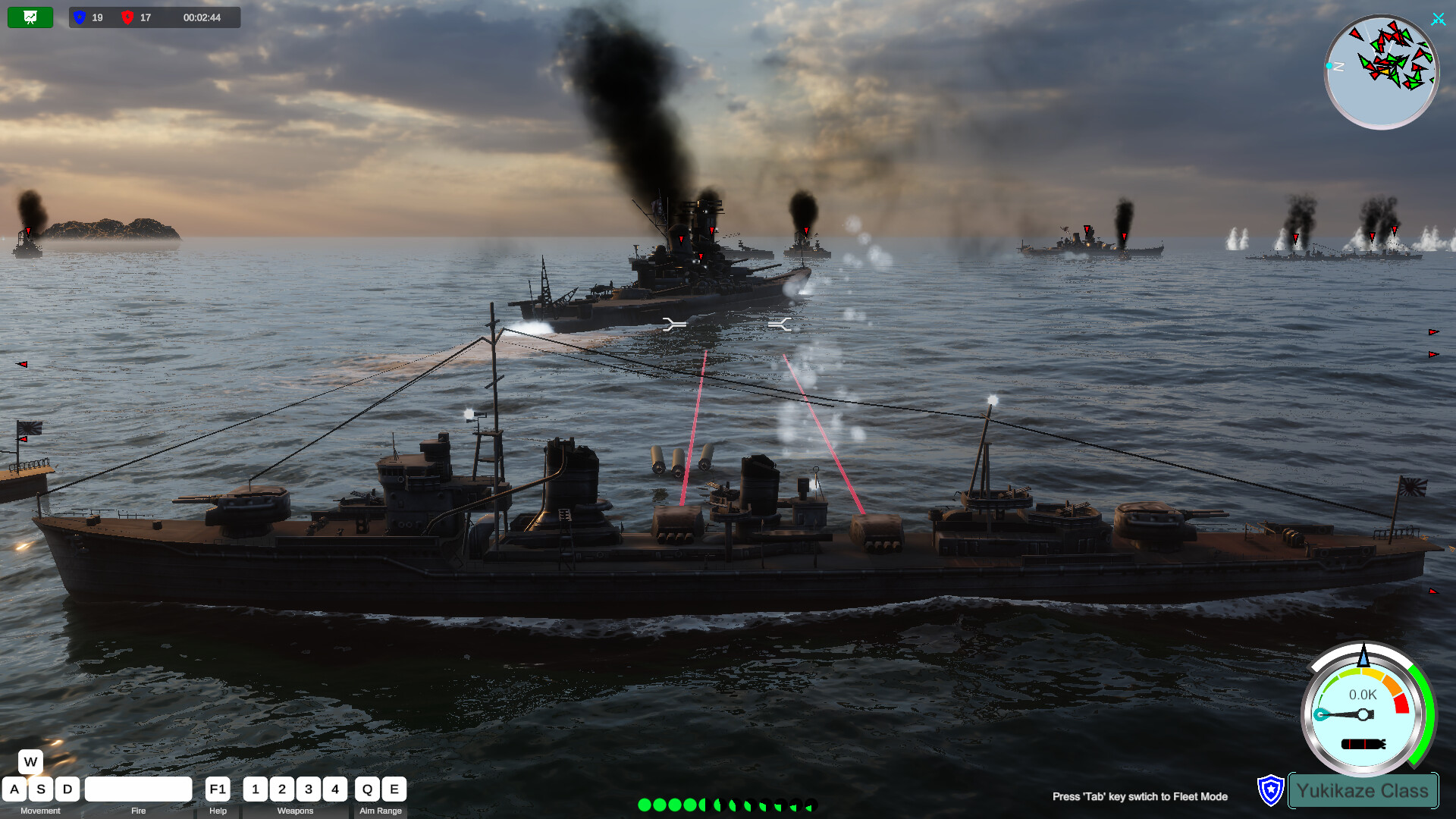
Task: Click the W movement key icon
Action: click(30, 761)
